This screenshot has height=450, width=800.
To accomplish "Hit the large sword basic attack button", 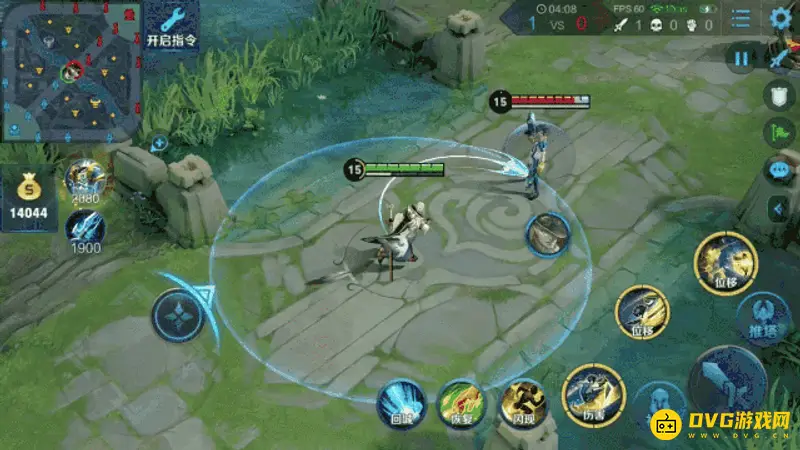I will [727, 387].
